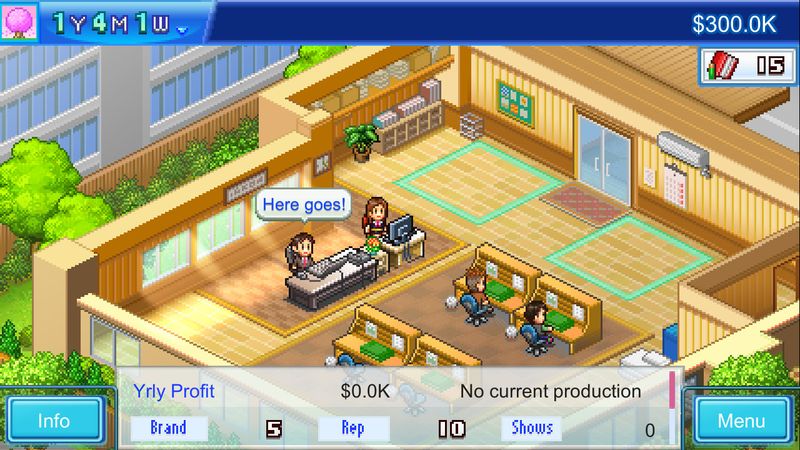Image resolution: width=800 pixels, height=450 pixels.
Task: Open the Menu button
Action: click(740, 420)
